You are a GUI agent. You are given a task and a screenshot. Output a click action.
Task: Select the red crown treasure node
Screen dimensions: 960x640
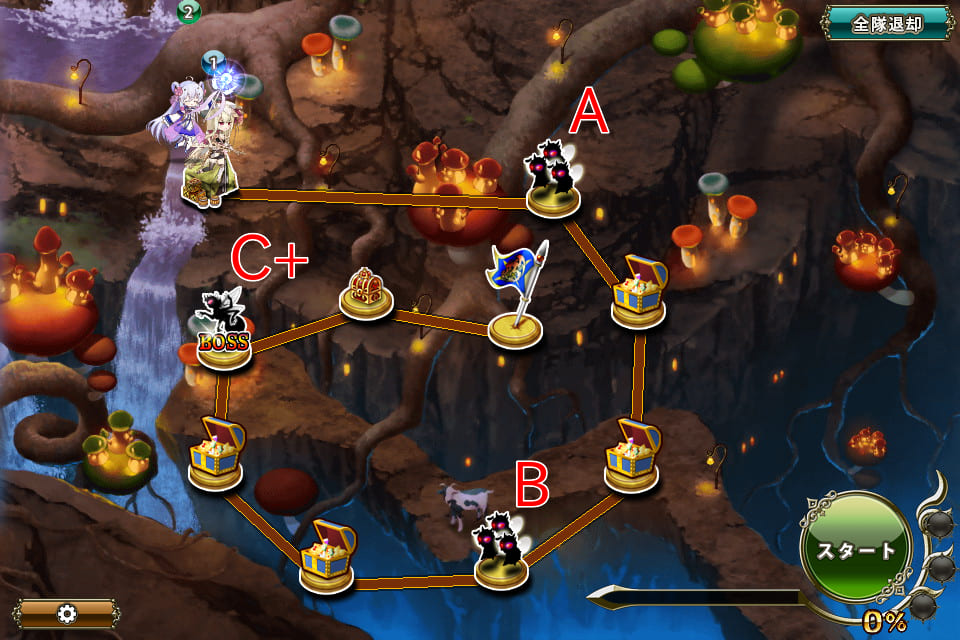(365, 294)
